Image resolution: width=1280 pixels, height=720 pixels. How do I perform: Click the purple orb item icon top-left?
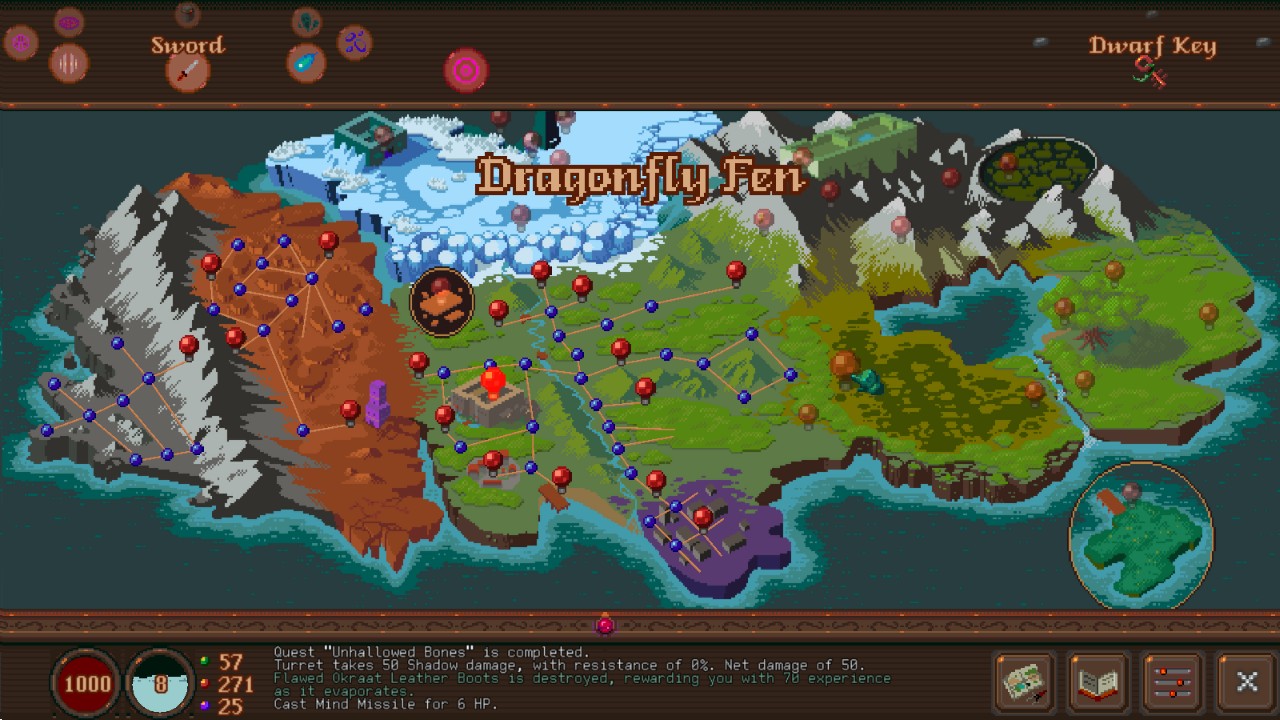pos(20,41)
